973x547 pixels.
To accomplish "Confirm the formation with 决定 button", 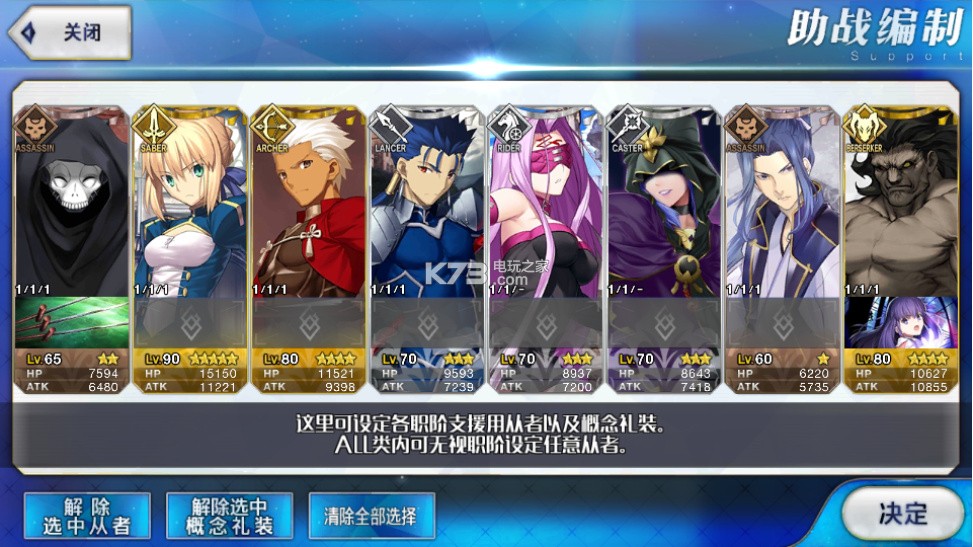I will 902,513.
